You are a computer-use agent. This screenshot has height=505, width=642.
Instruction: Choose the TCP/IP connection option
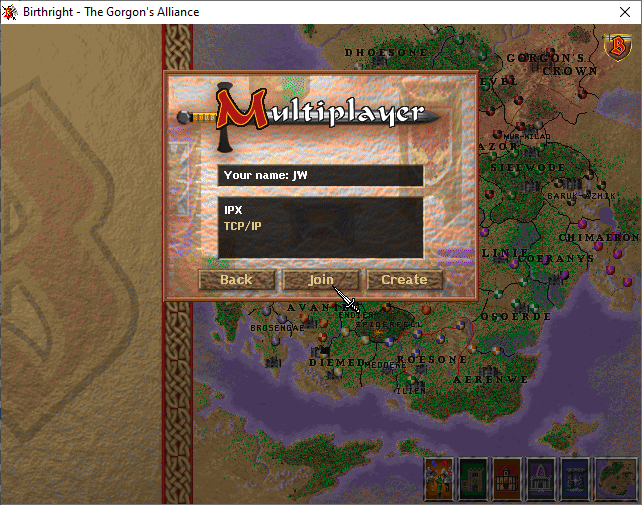click(242, 226)
